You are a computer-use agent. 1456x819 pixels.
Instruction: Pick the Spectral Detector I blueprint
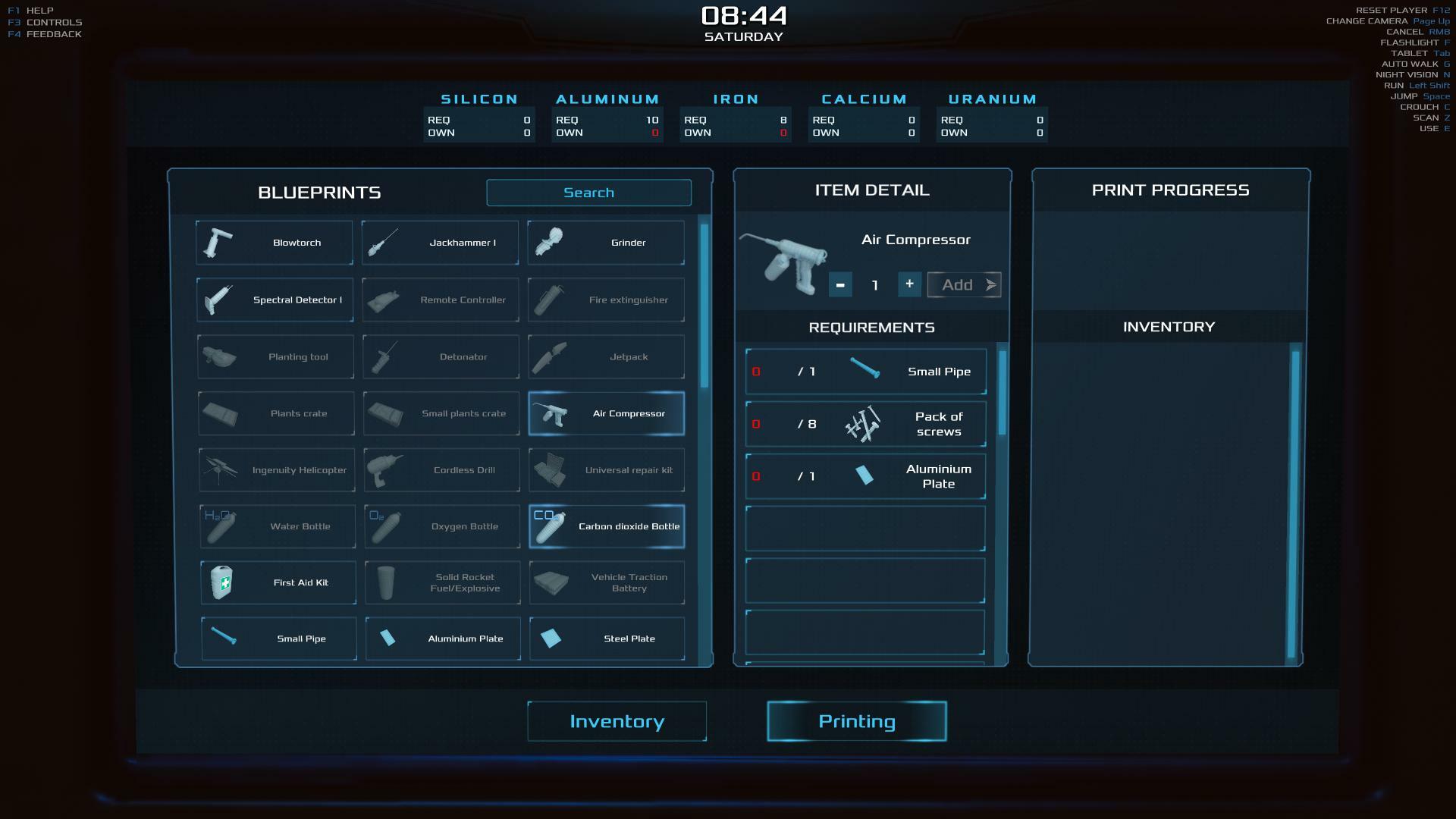(275, 300)
